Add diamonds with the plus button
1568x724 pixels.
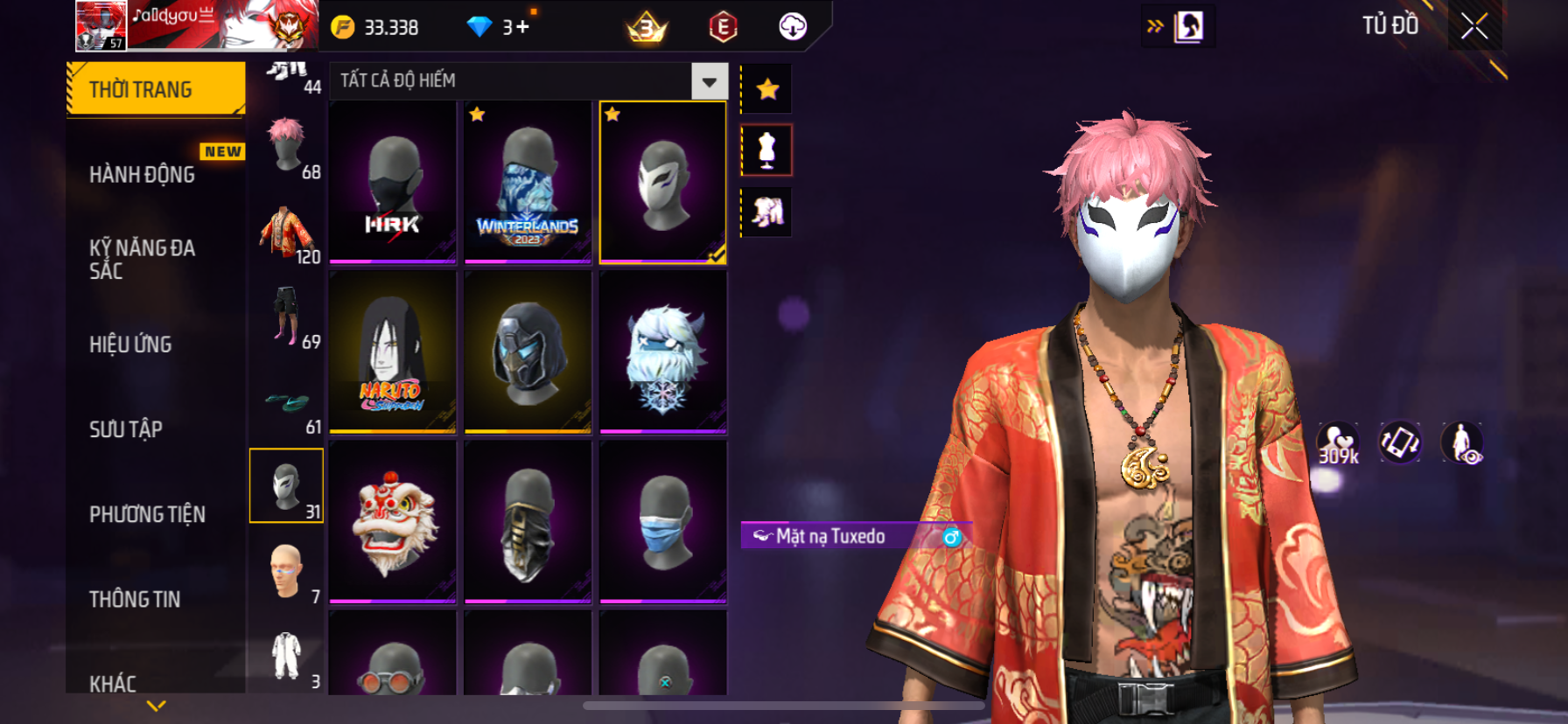coord(522,27)
